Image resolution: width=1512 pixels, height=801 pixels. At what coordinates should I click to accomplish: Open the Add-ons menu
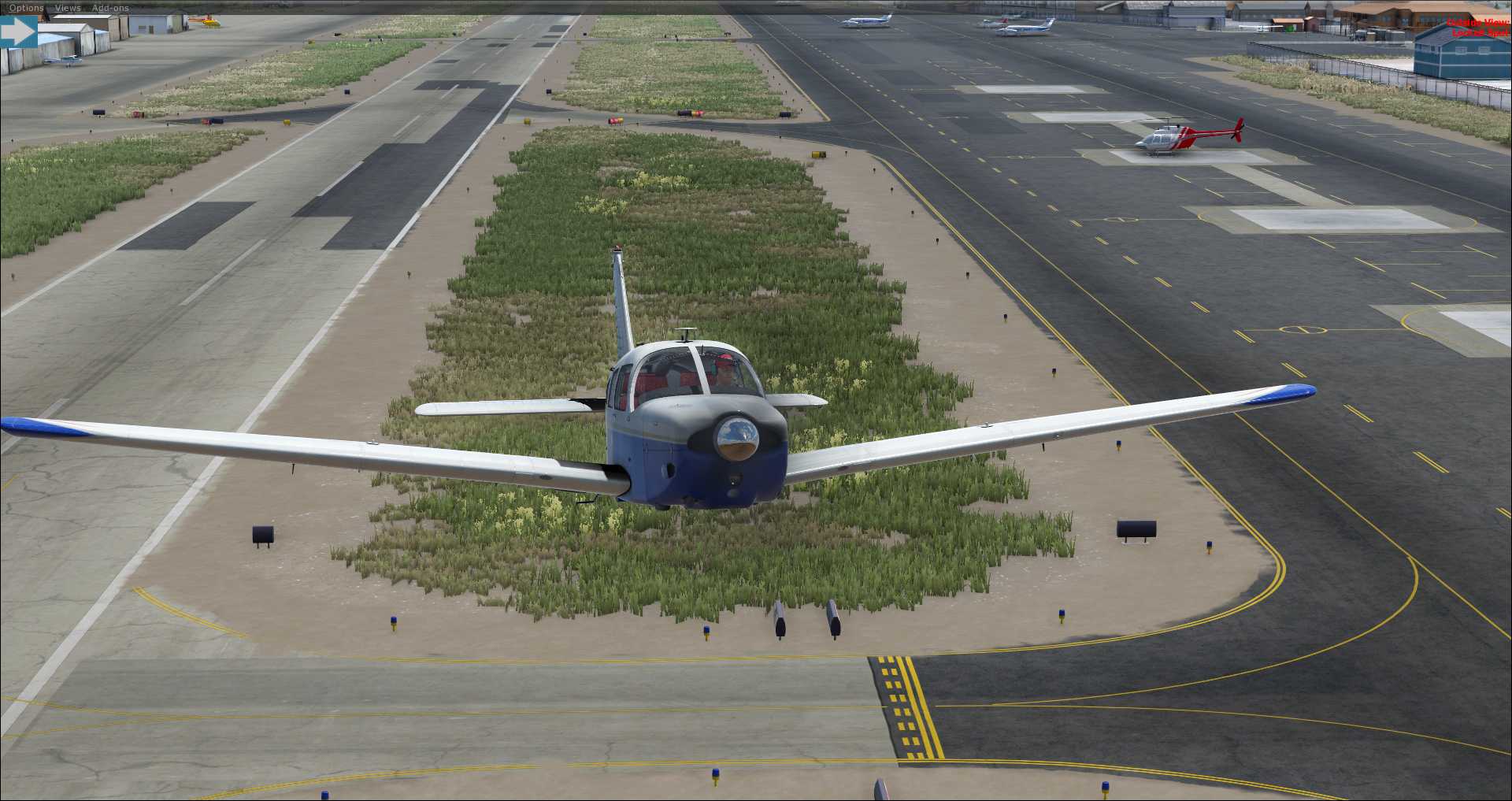[110, 8]
